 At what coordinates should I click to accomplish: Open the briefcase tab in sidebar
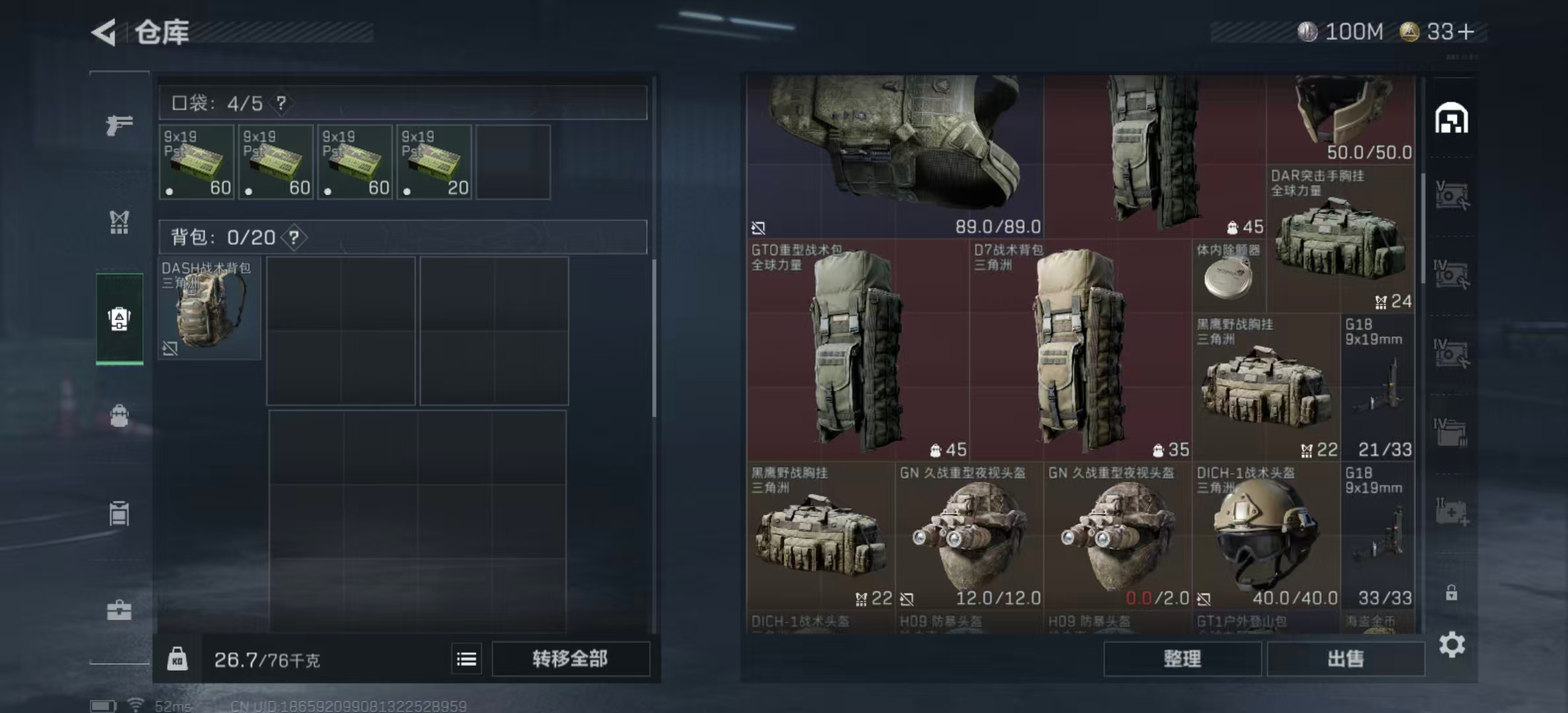(119, 610)
